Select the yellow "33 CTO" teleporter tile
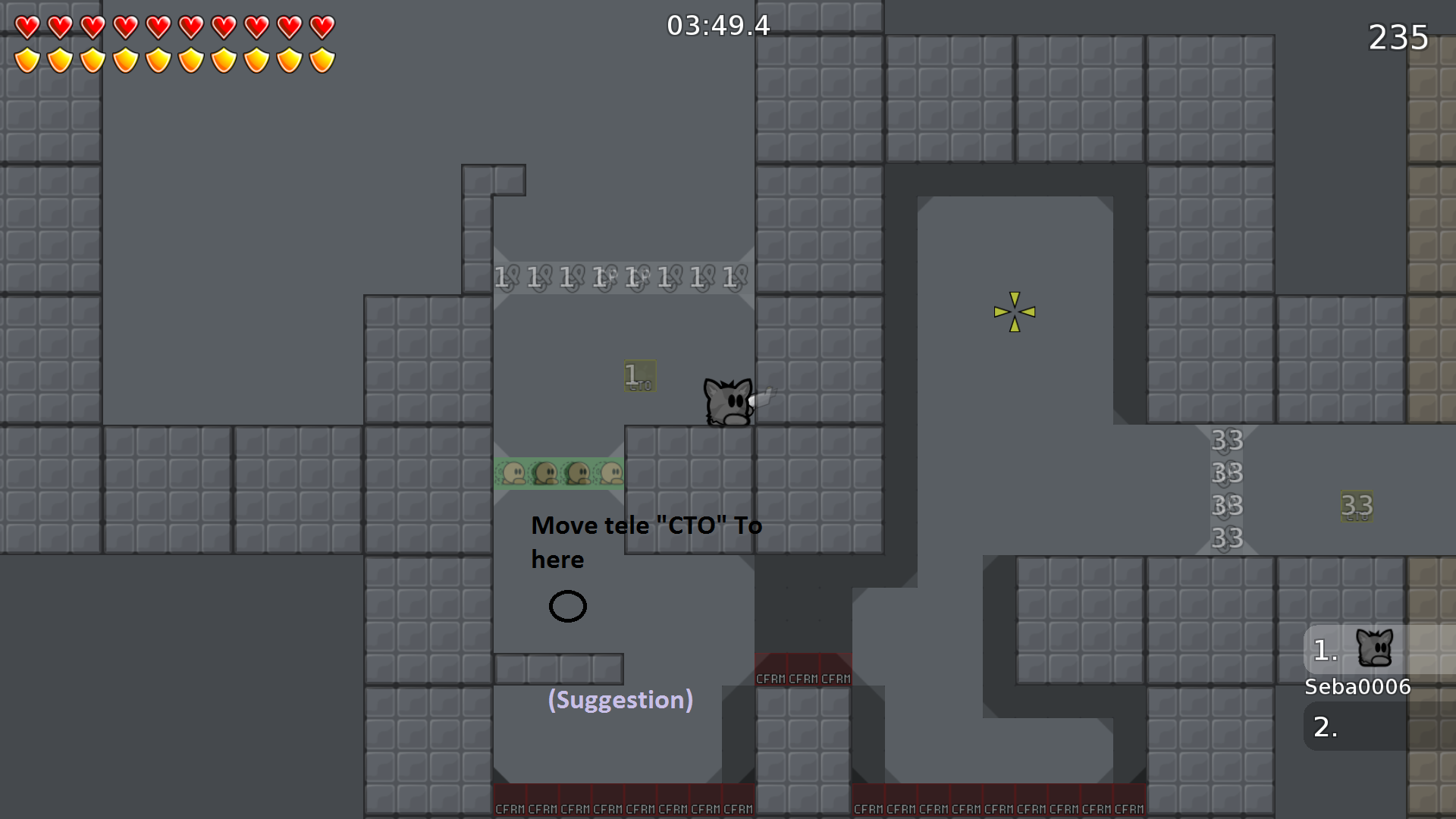The height and width of the screenshot is (819, 1456). tap(1357, 506)
